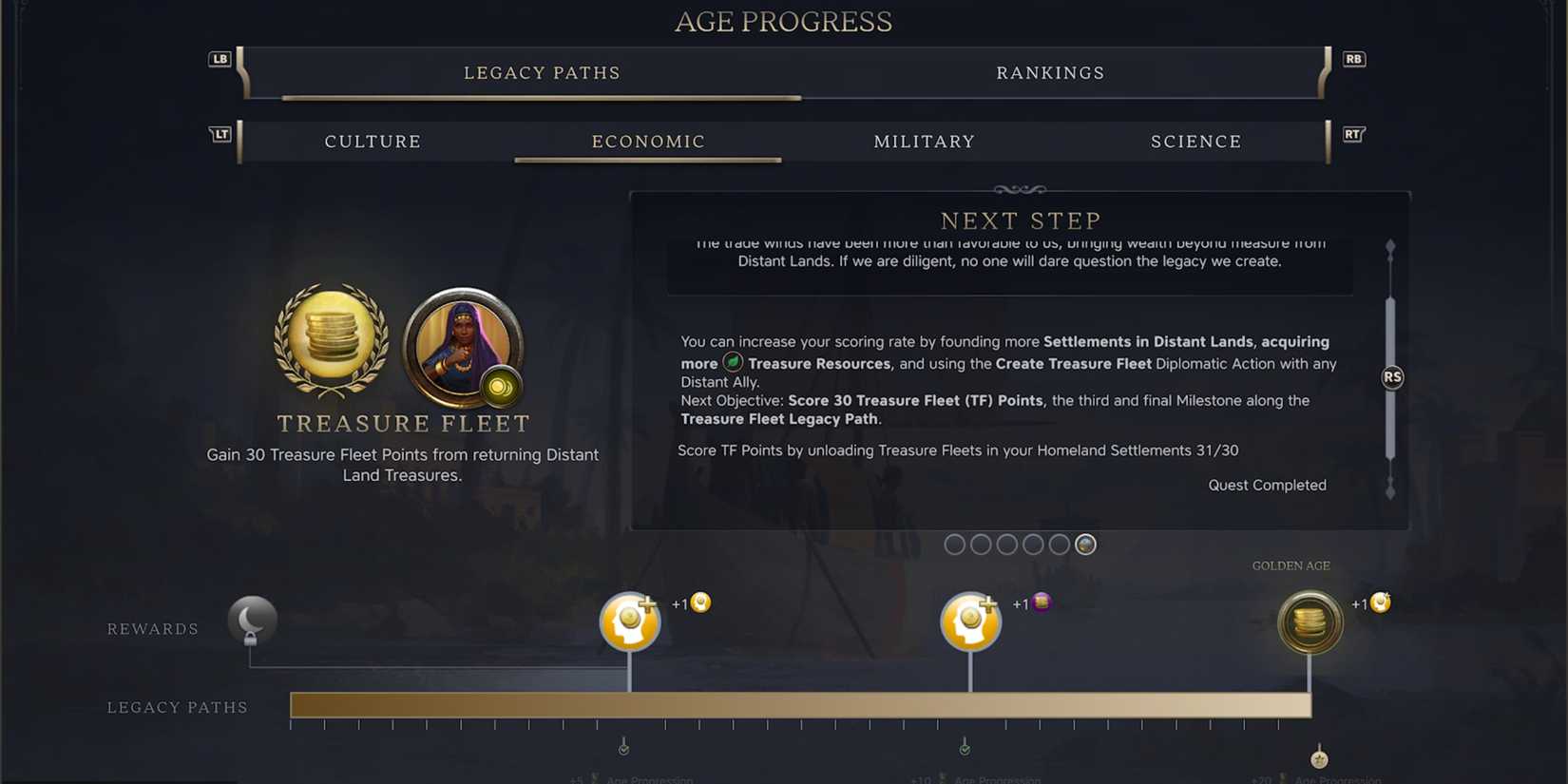1568x784 pixels.
Task: Click the leader portrait beside Treasure Fleet
Action: (x=463, y=352)
